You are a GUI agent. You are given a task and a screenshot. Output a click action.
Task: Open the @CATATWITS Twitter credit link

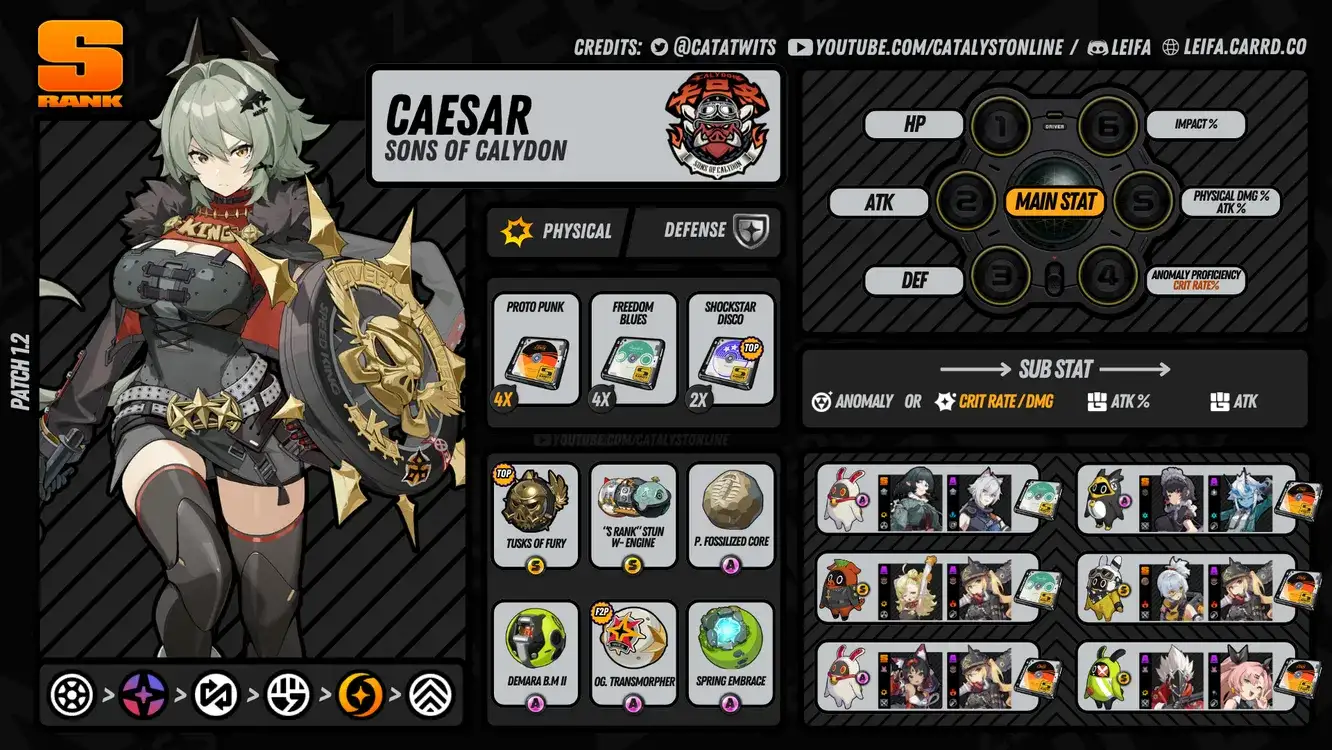click(712, 47)
